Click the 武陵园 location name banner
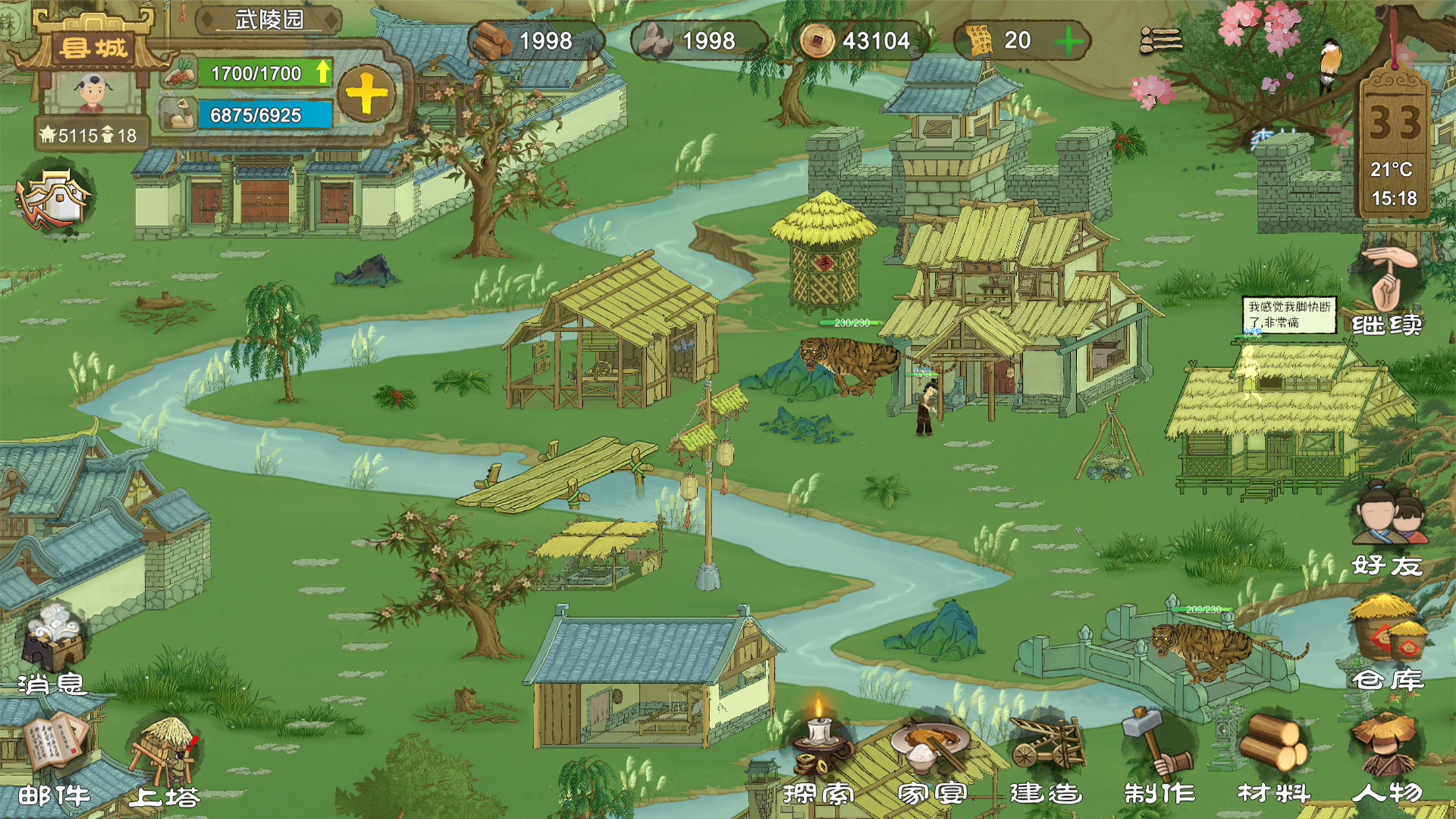 tap(269, 20)
